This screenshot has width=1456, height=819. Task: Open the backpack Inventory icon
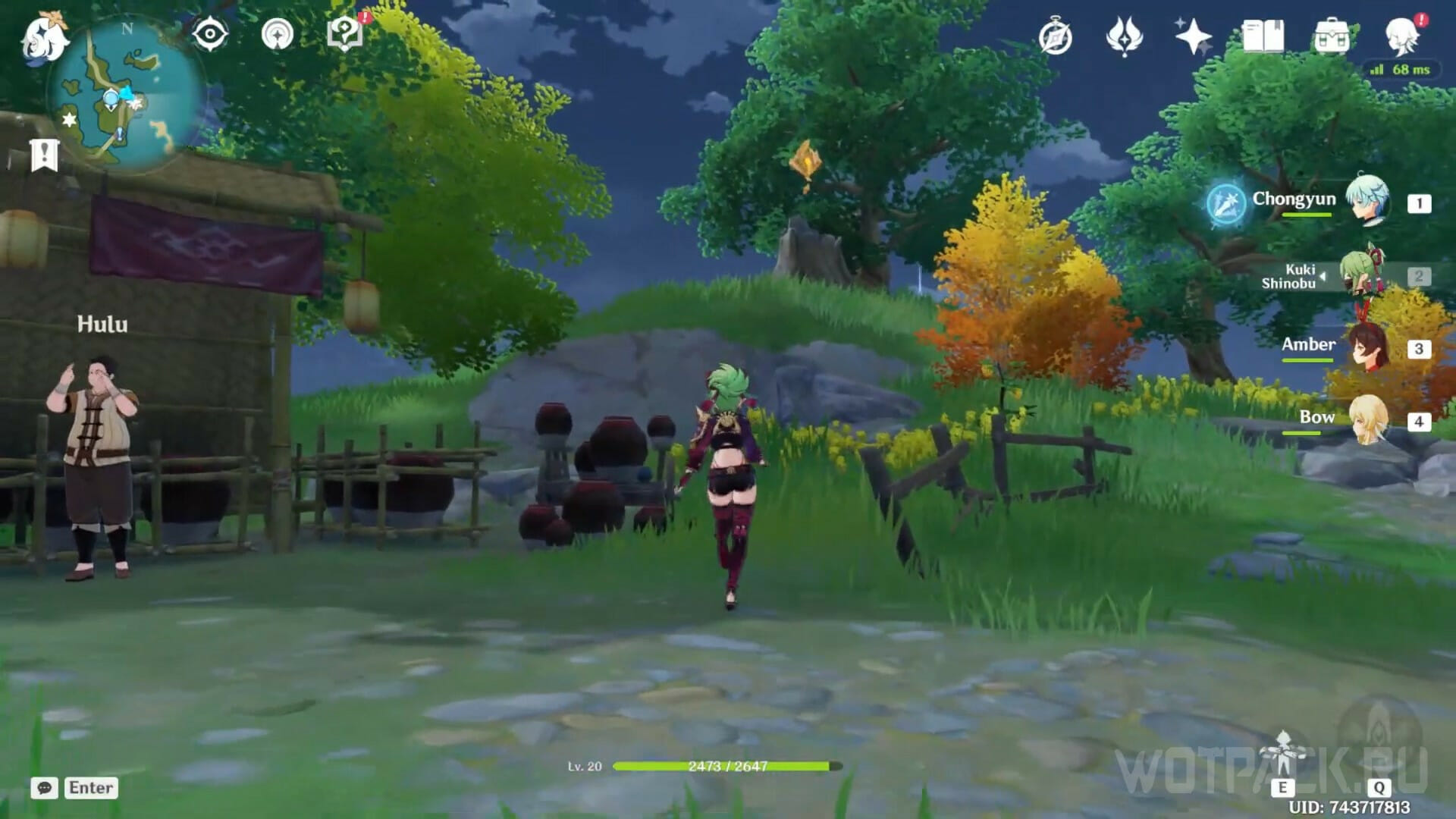(x=1332, y=37)
